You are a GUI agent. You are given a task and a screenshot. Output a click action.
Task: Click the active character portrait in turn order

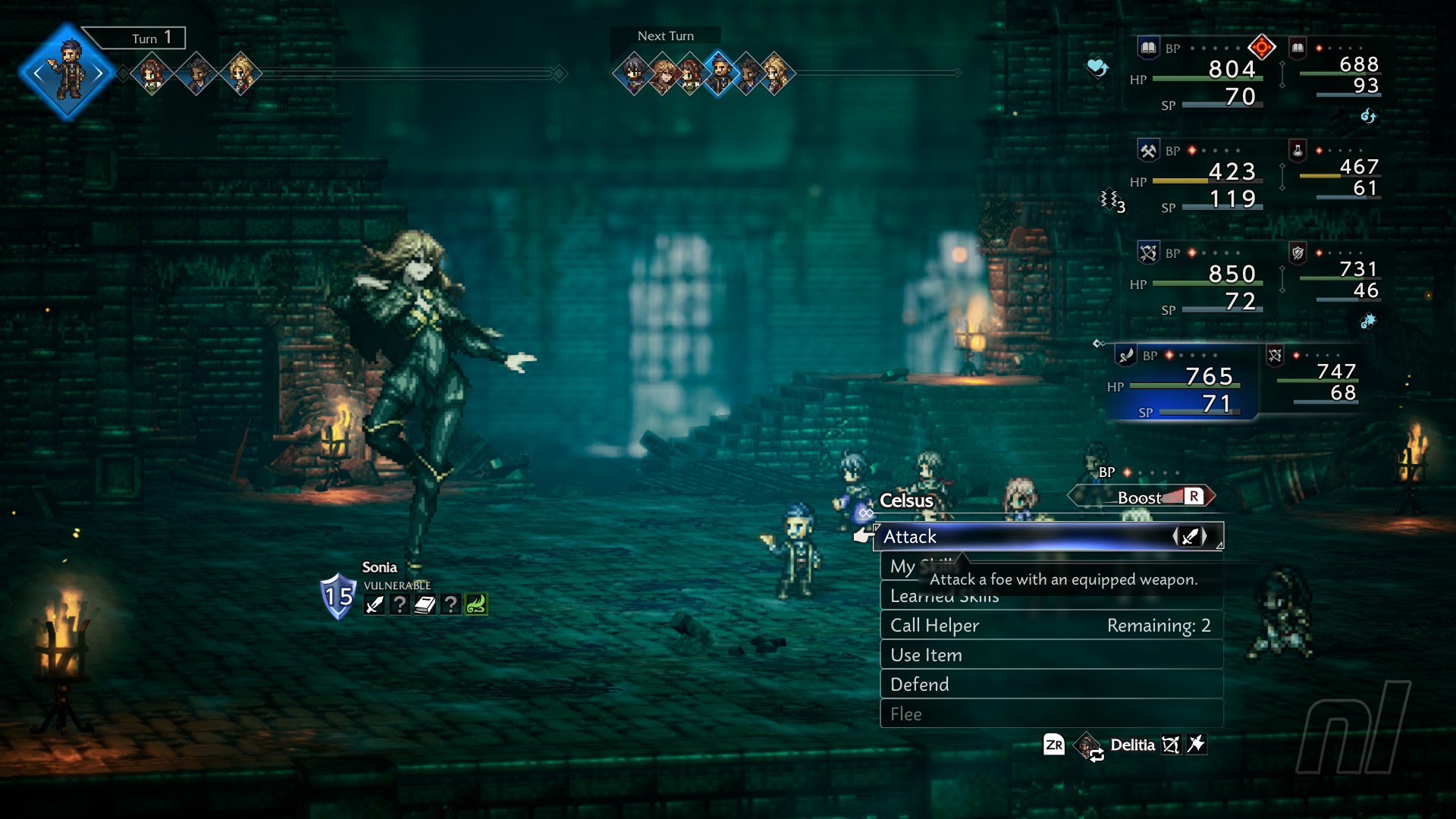click(68, 73)
